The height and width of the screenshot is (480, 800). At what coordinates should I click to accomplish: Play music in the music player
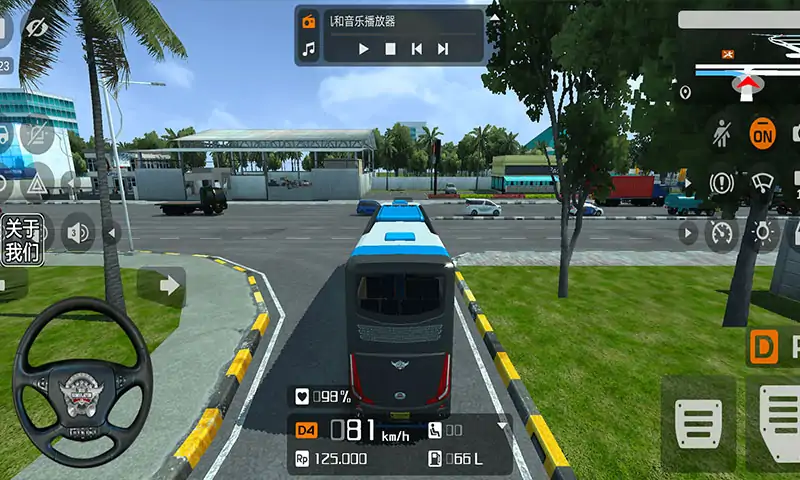(x=364, y=48)
